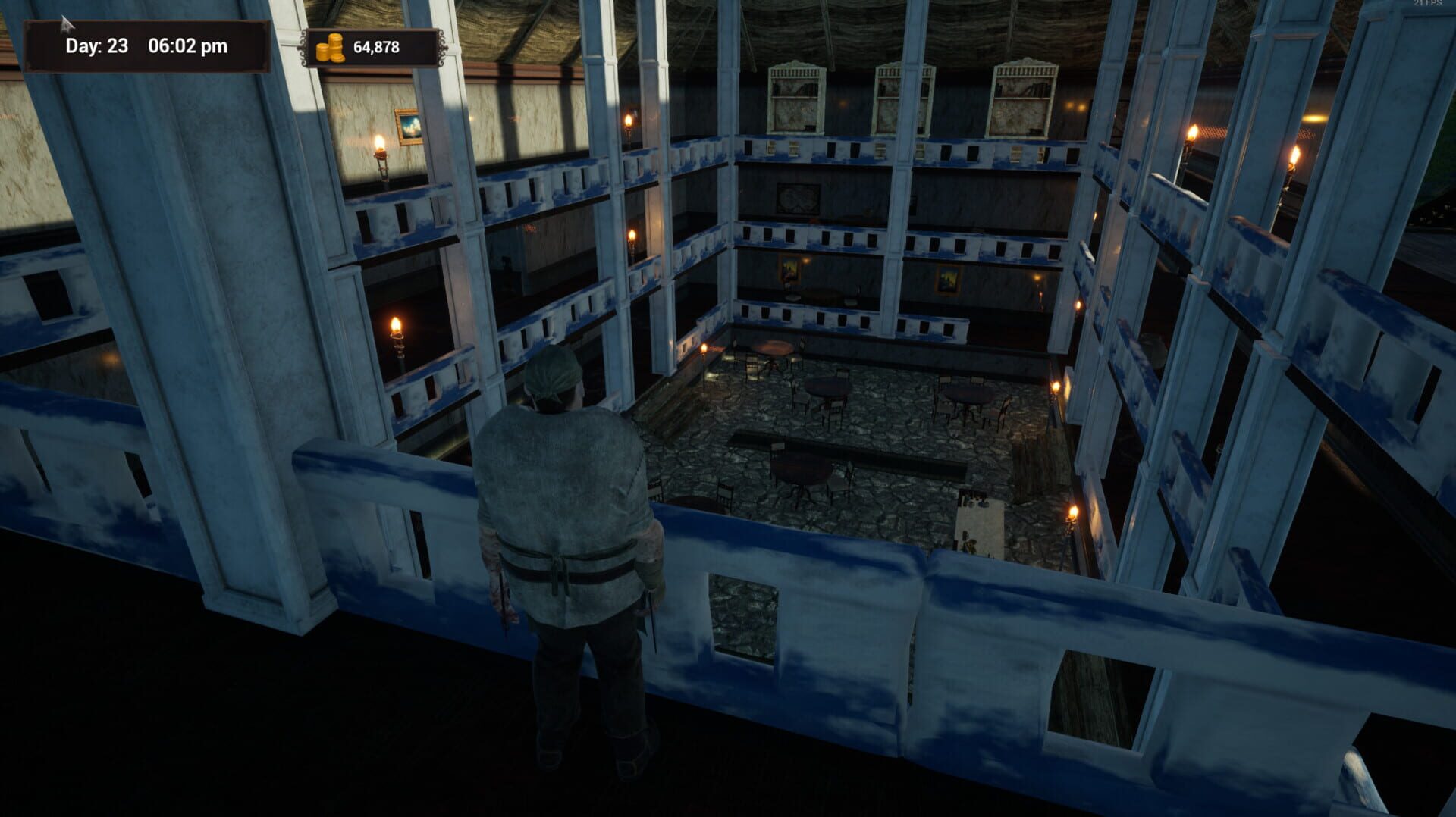Select the 06:02 pm clock readout
1456x817 pixels.
click(189, 45)
